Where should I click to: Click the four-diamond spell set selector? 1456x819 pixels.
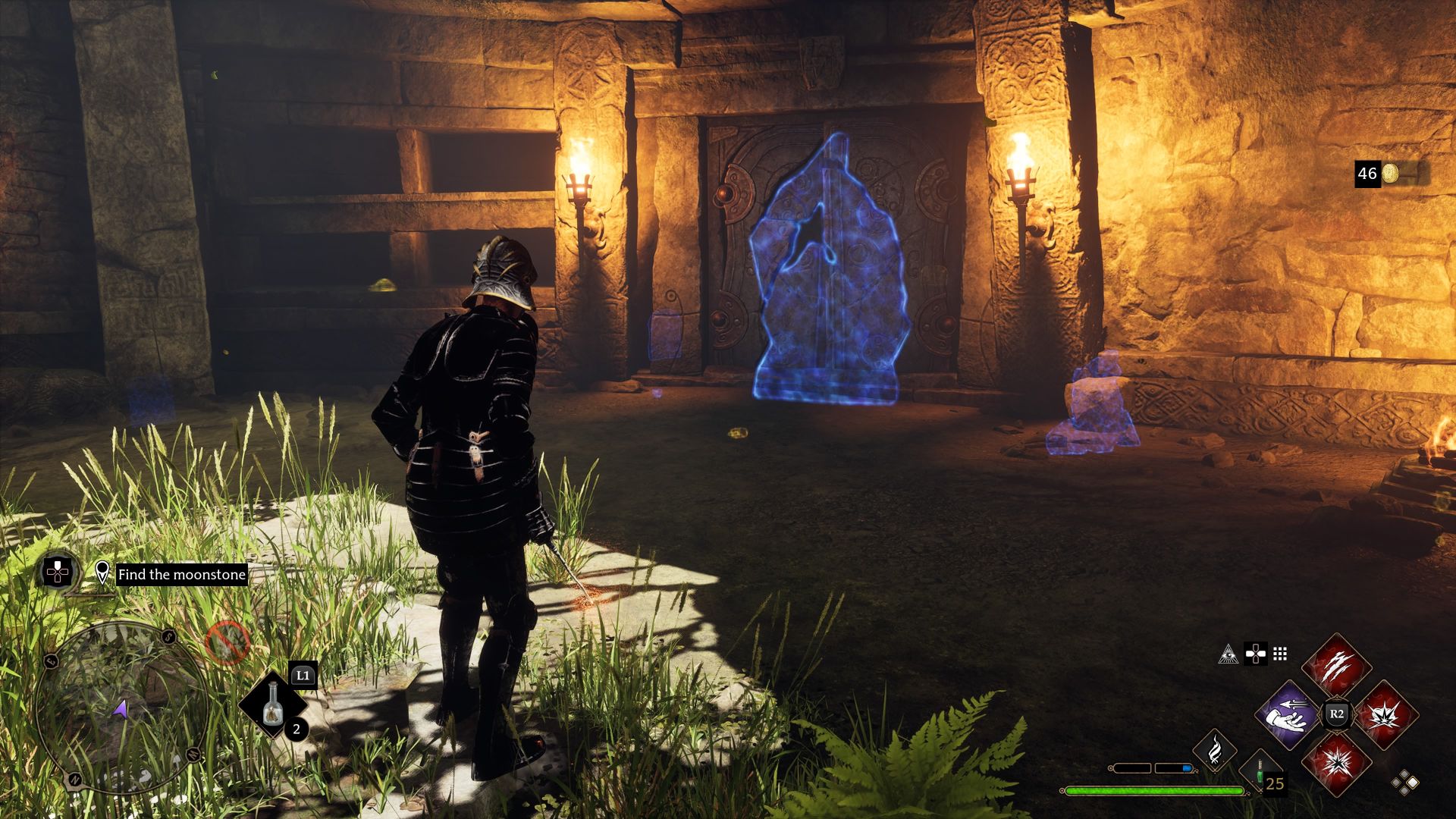coord(1405,783)
